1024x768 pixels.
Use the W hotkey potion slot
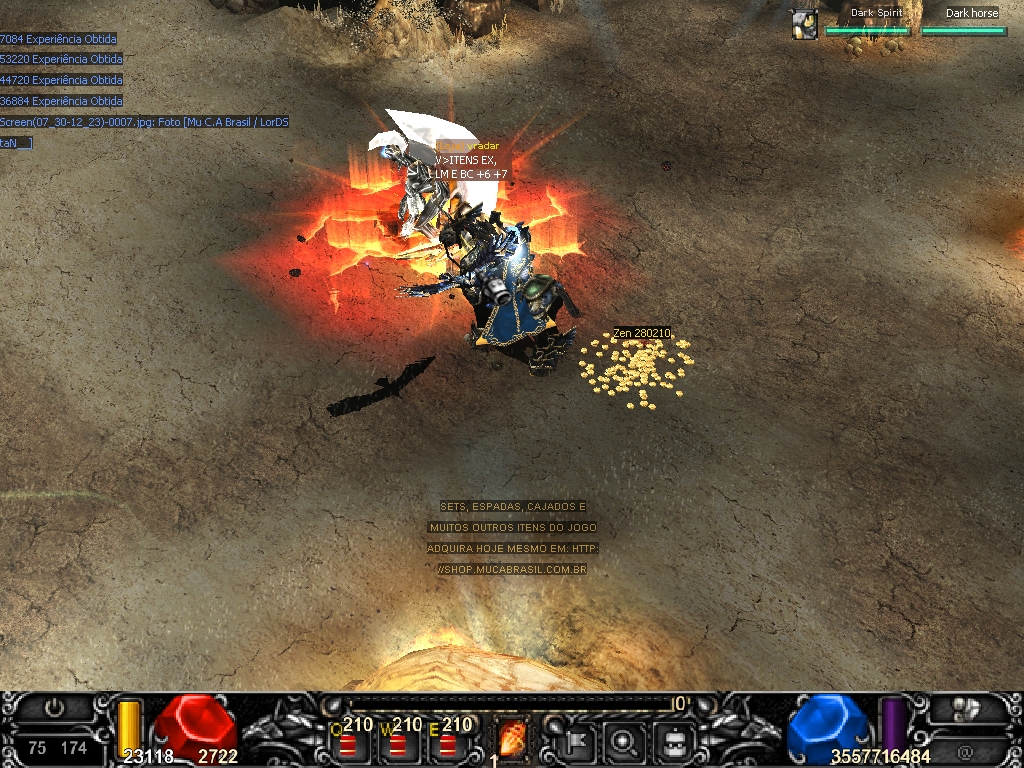point(398,744)
